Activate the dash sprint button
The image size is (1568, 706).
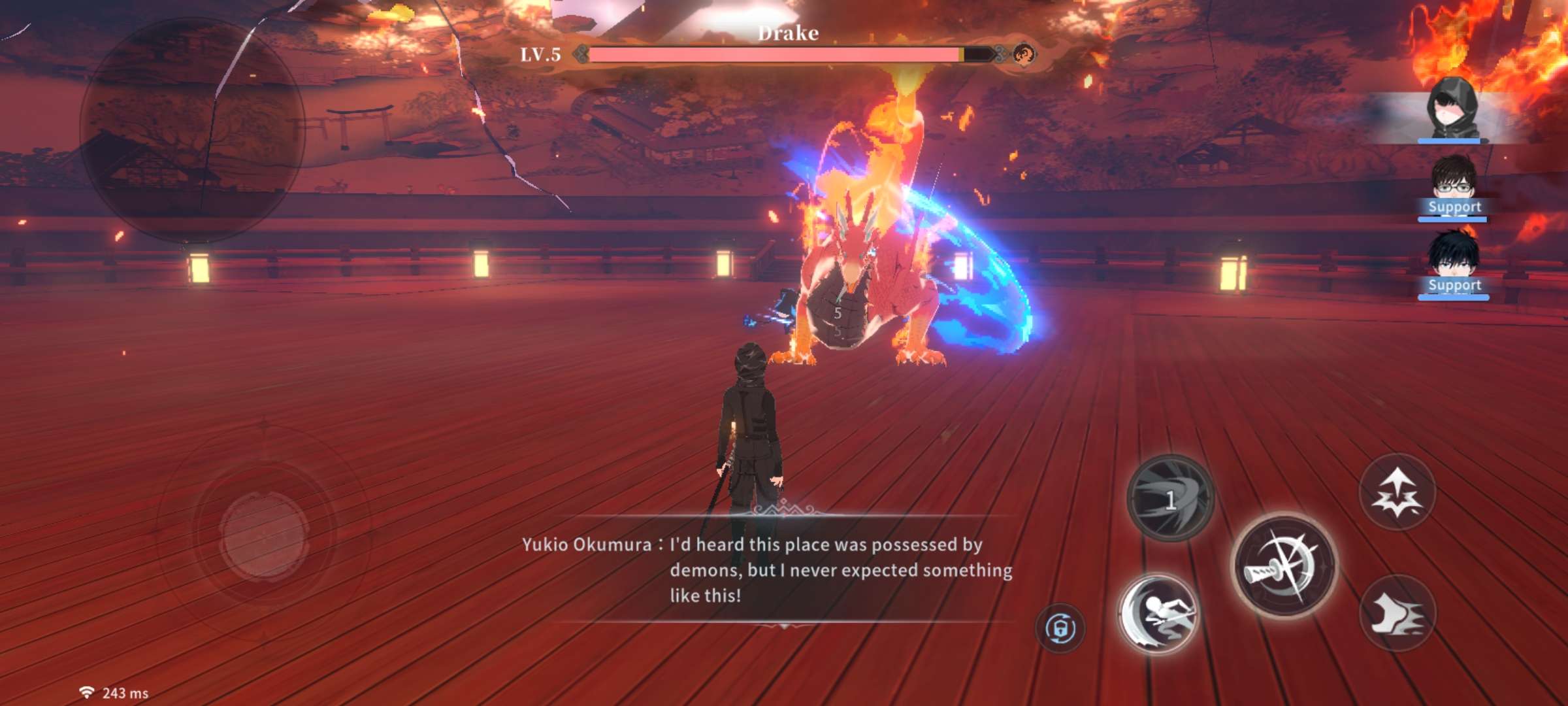pos(1397,613)
